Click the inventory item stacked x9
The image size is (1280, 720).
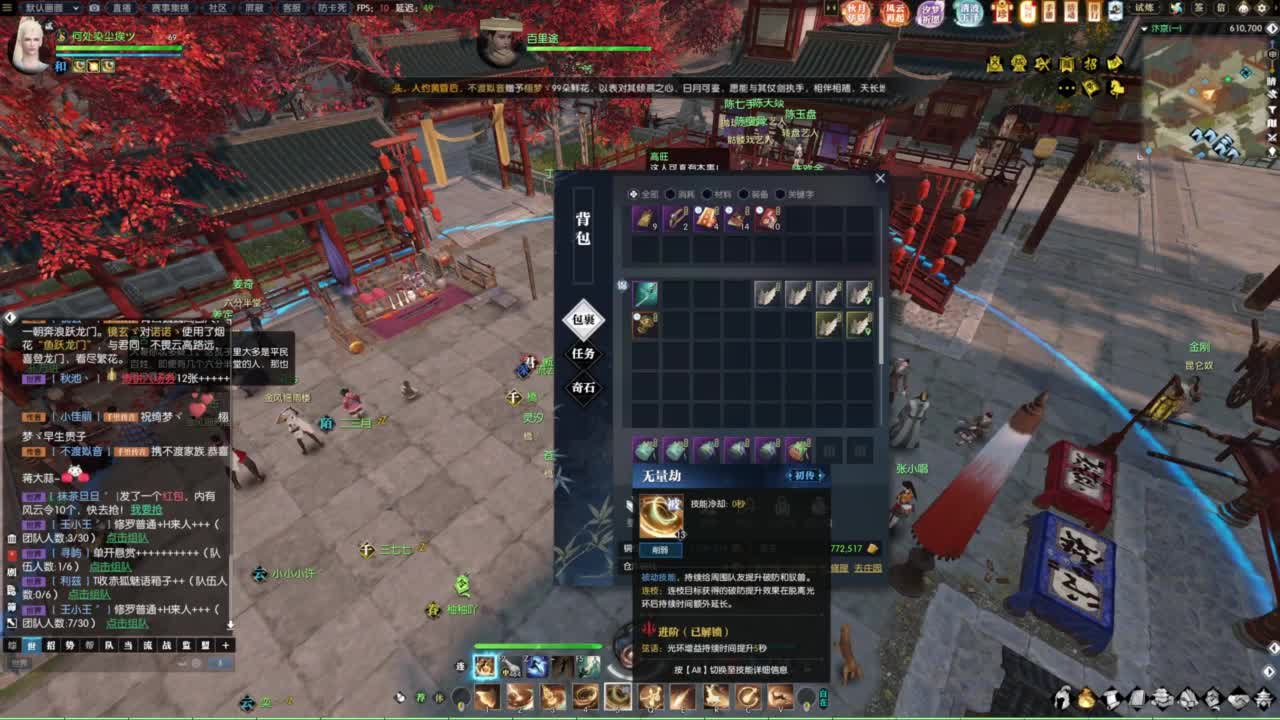[x=645, y=218]
